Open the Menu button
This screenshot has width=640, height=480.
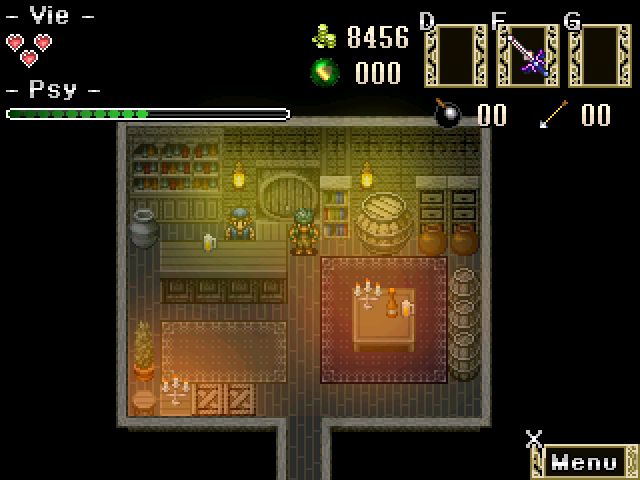point(585,462)
